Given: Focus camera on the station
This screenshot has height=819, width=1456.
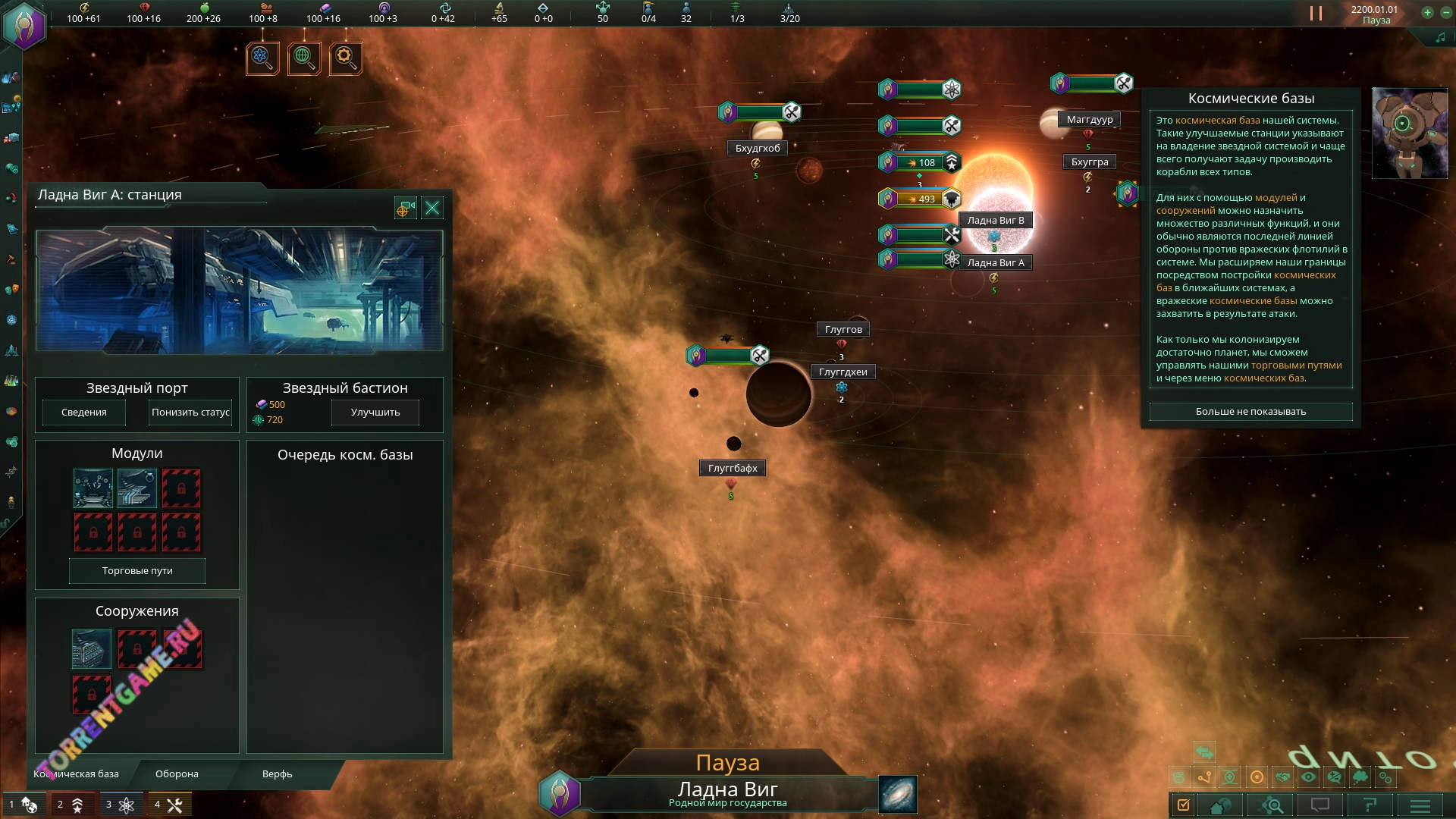Looking at the screenshot, I should [x=405, y=208].
